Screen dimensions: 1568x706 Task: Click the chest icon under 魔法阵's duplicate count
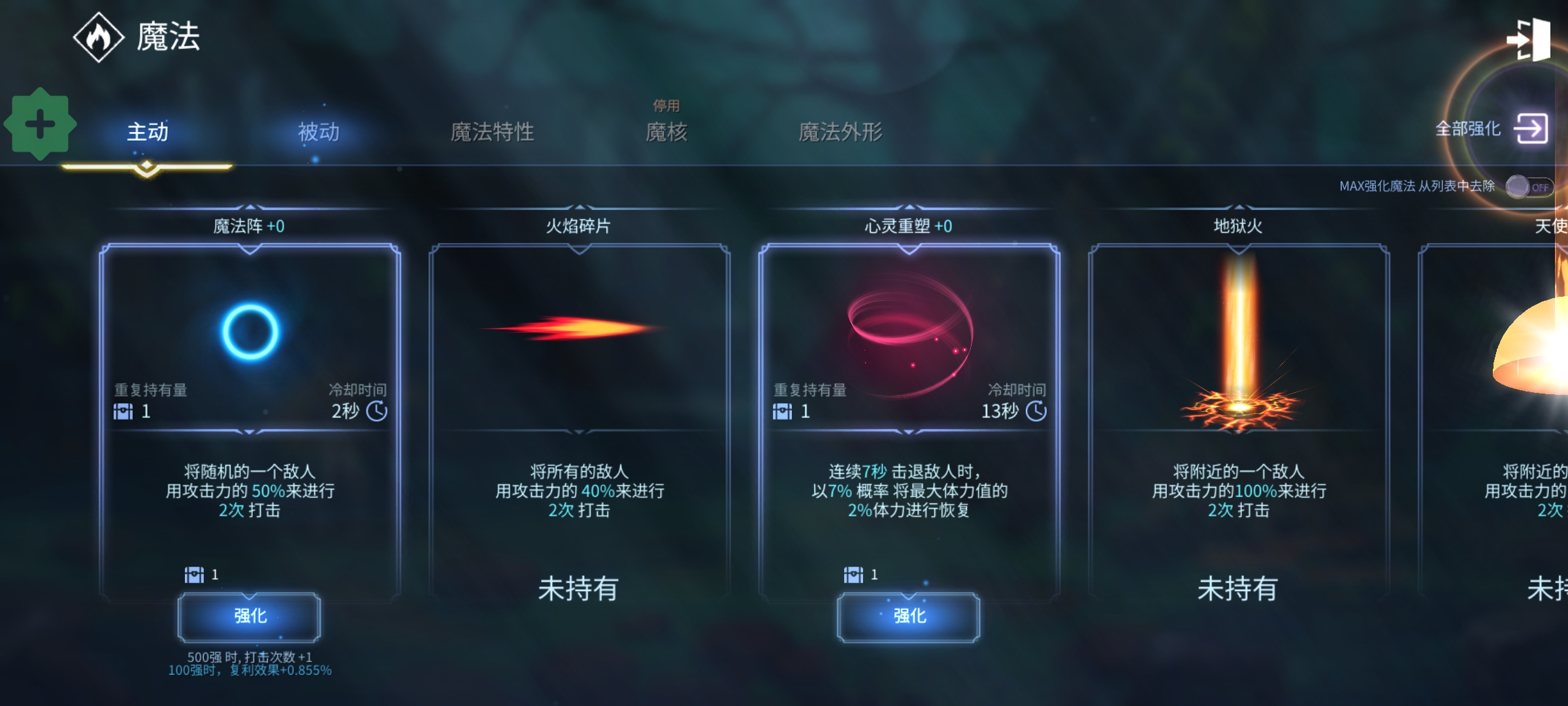pos(124,412)
